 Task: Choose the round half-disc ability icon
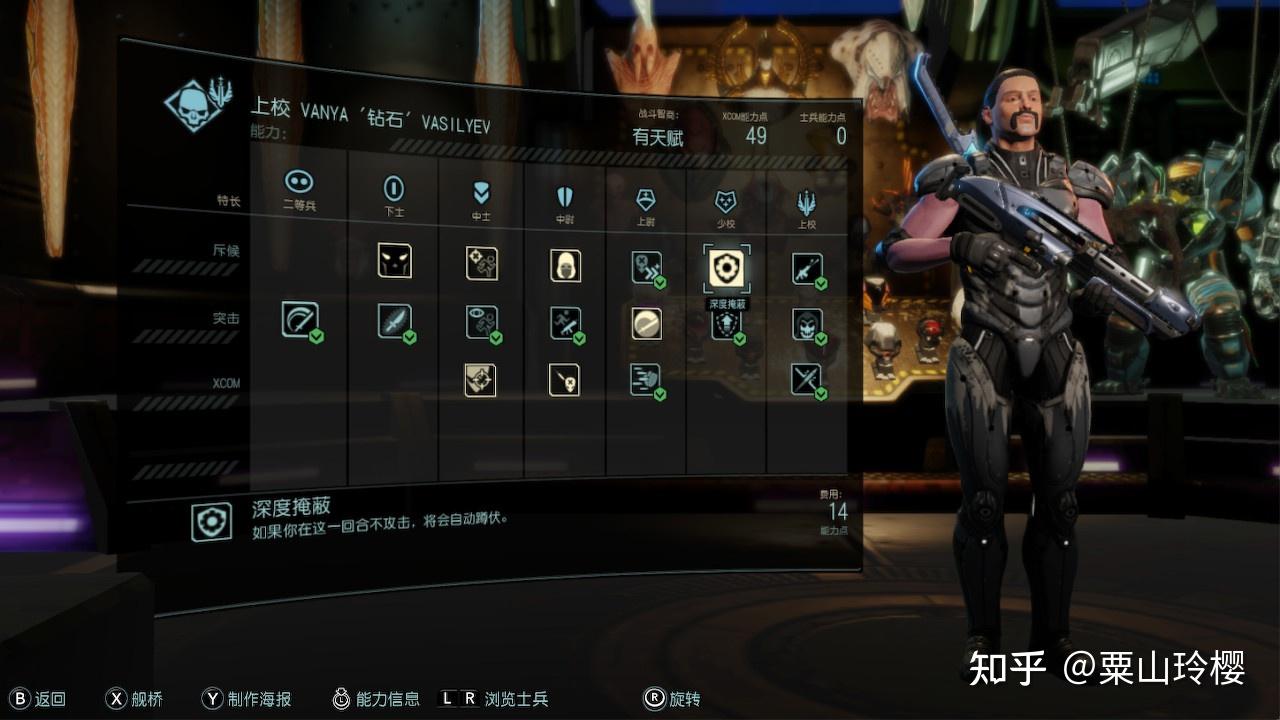point(646,323)
